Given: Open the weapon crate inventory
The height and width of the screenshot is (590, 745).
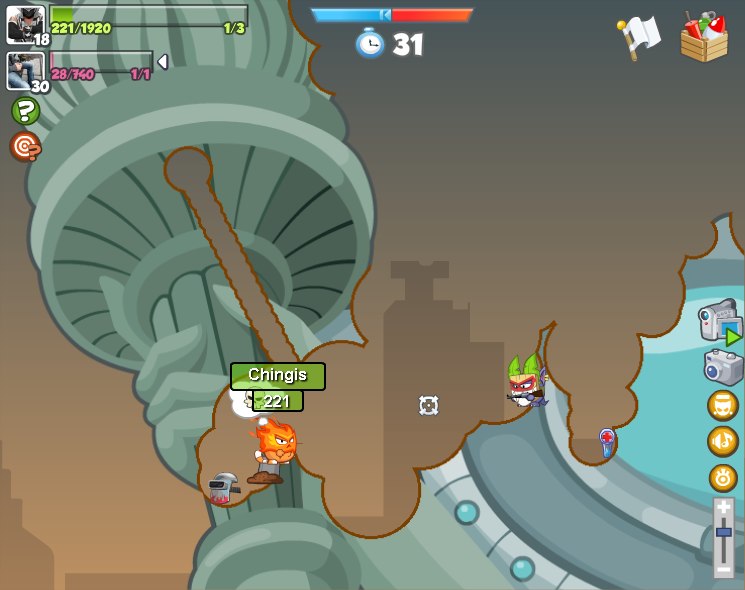Looking at the screenshot, I should click(704, 37).
